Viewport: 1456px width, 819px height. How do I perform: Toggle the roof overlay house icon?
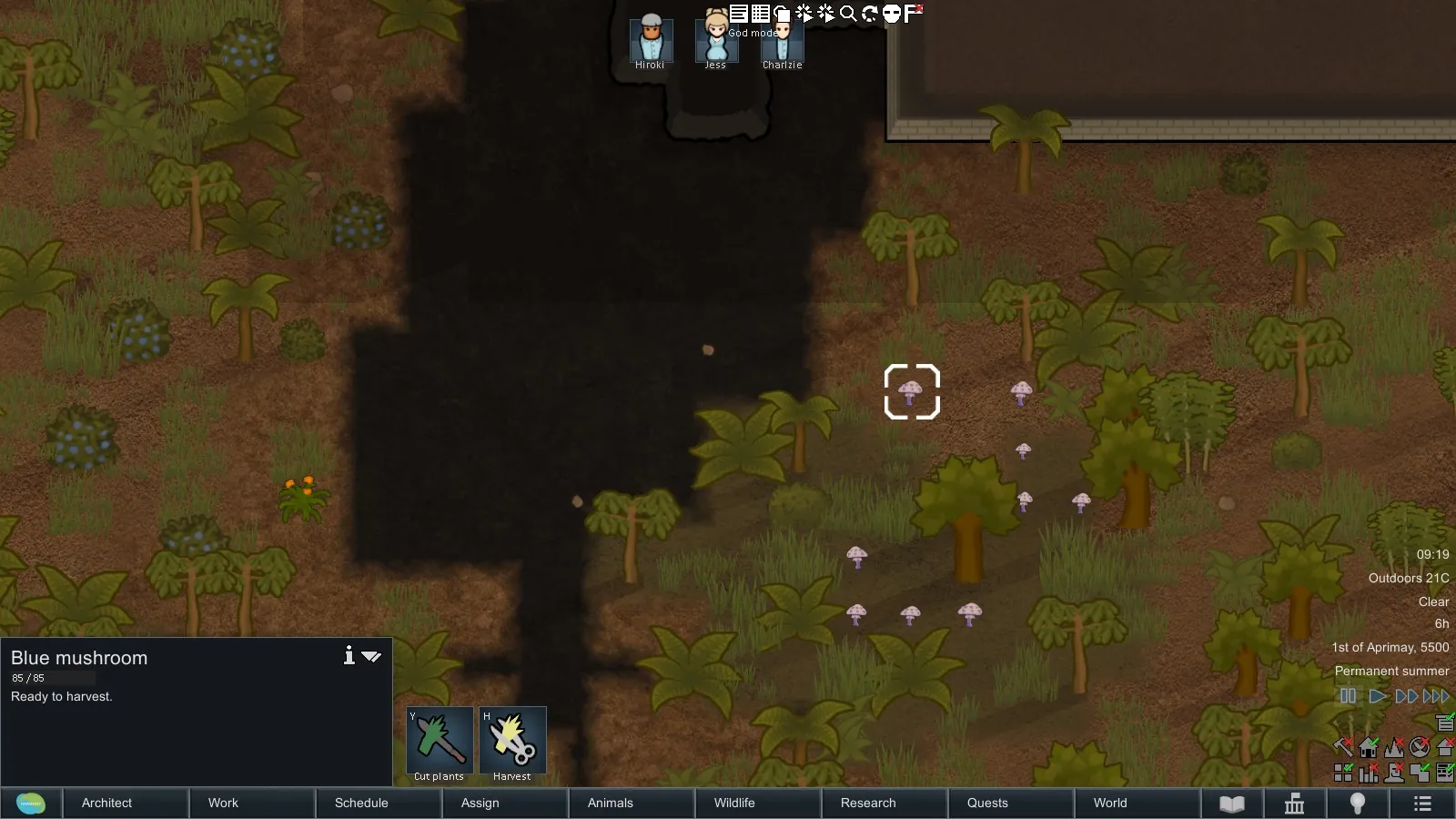[x=1369, y=748]
